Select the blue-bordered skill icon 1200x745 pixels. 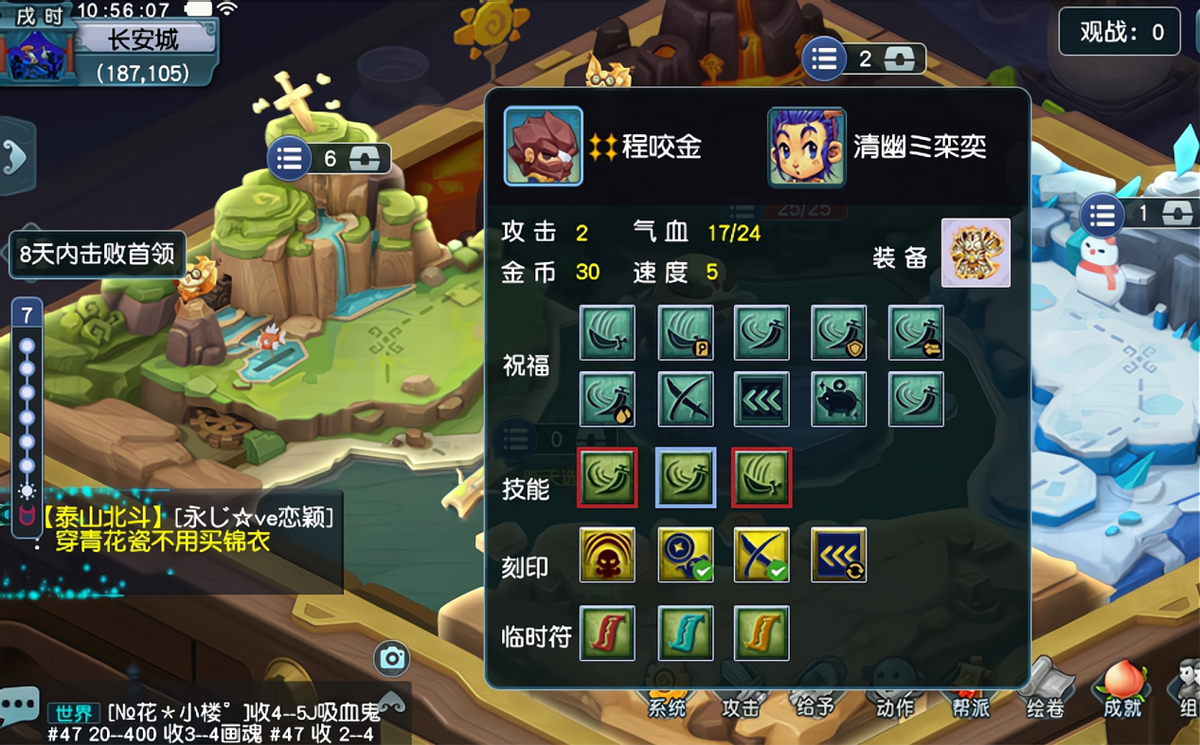(685, 477)
